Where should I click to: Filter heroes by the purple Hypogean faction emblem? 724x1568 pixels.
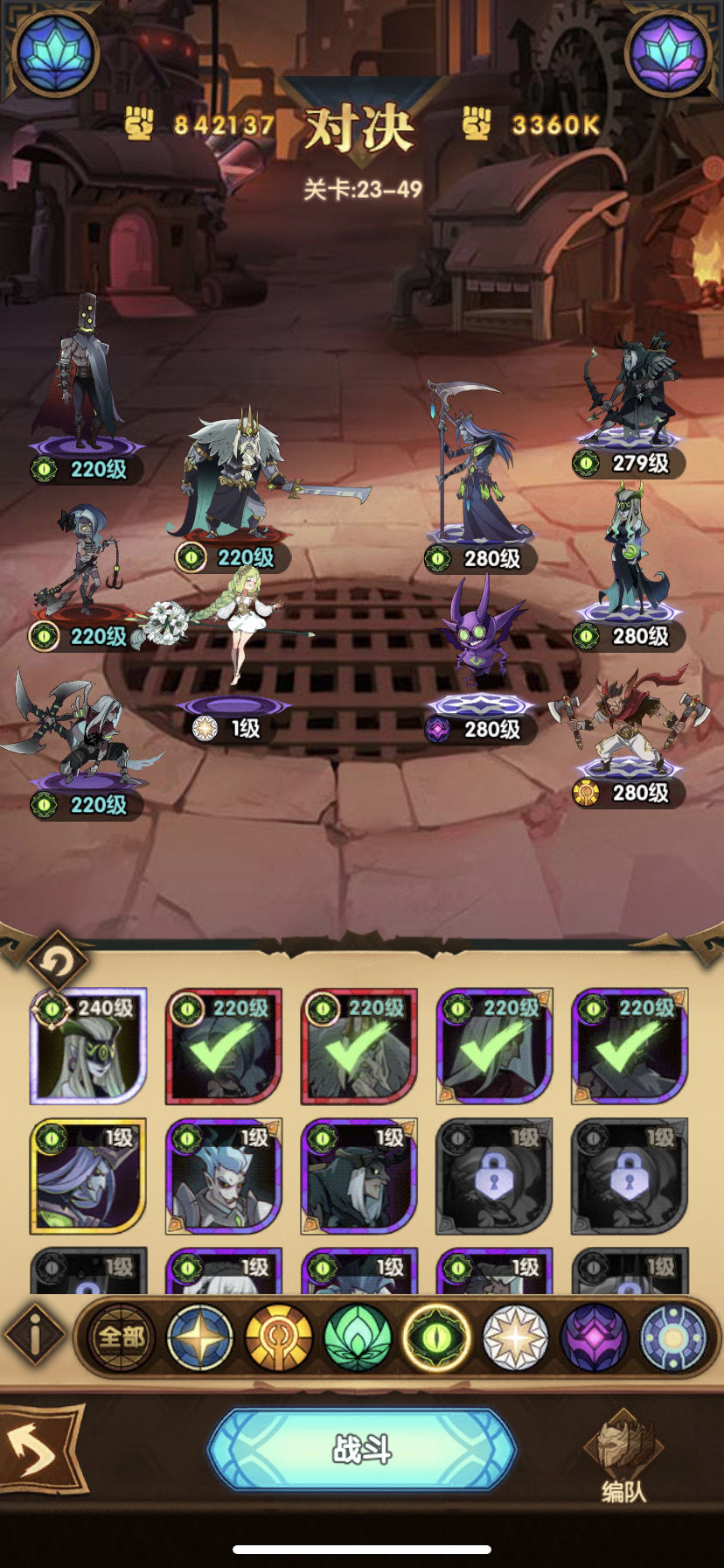point(594,1337)
